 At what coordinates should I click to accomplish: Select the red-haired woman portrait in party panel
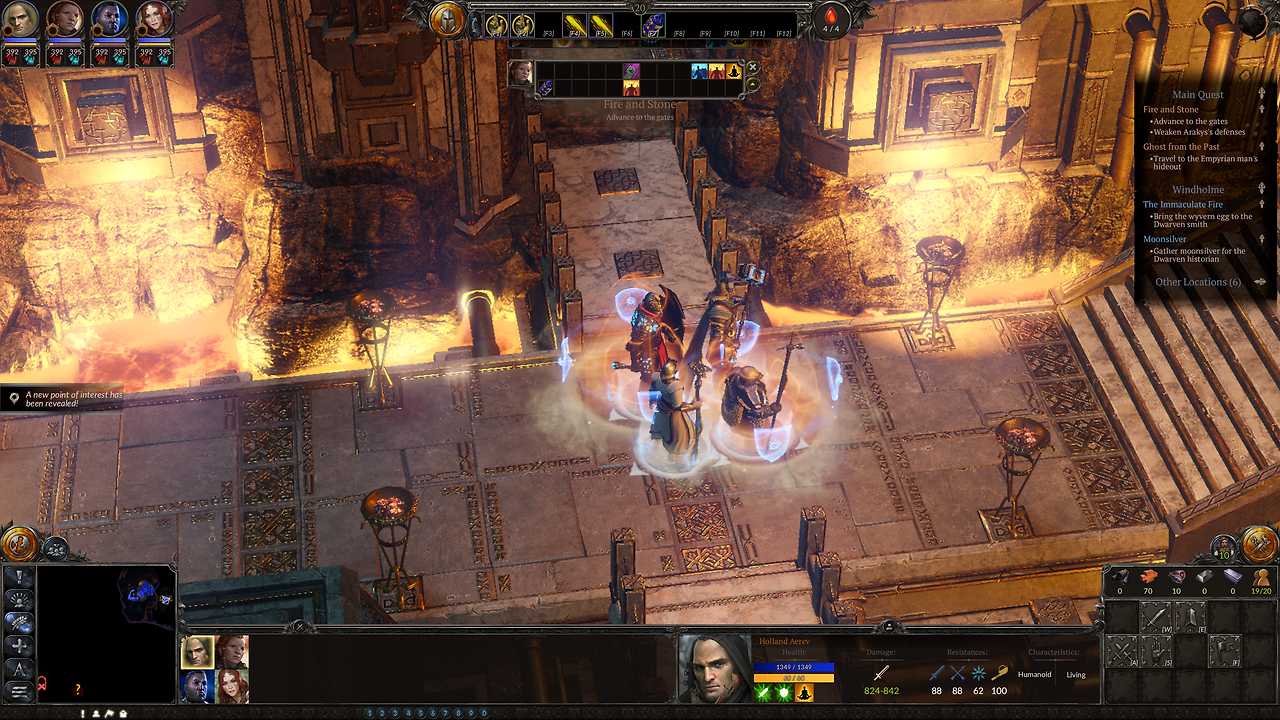click(x=232, y=686)
